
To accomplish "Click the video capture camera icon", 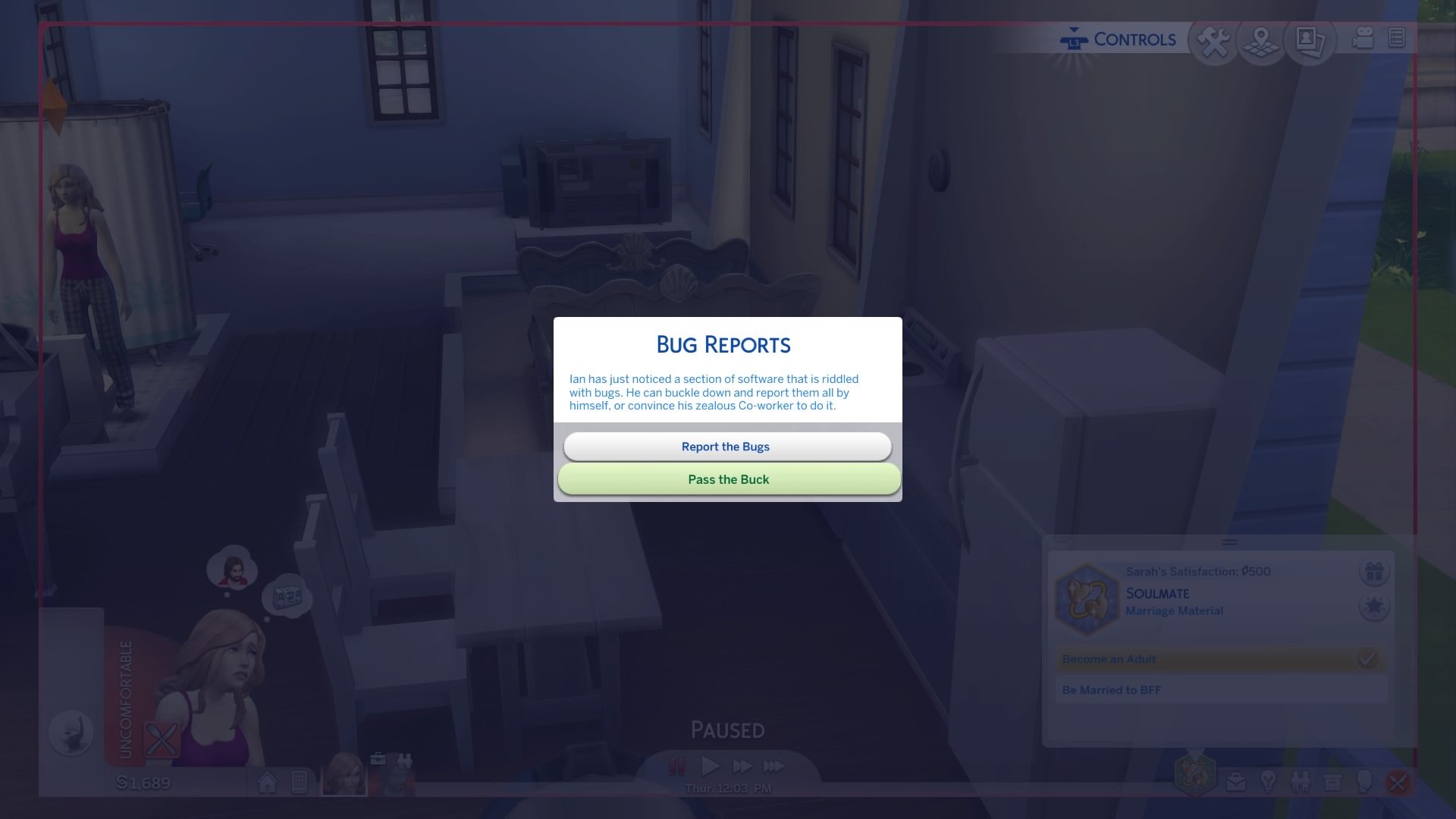I will [x=1360, y=39].
